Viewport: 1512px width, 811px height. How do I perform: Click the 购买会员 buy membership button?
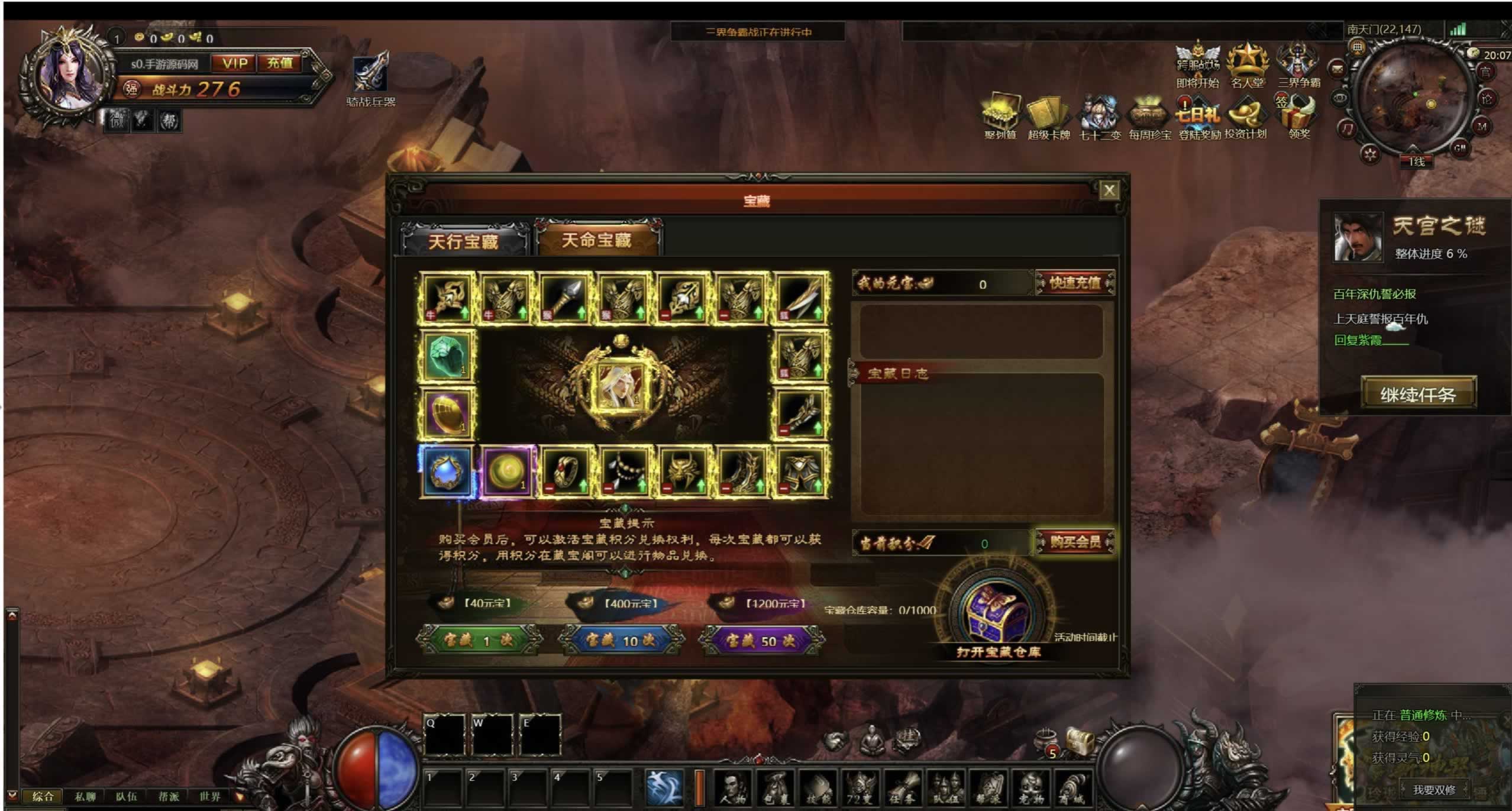tap(1074, 542)
